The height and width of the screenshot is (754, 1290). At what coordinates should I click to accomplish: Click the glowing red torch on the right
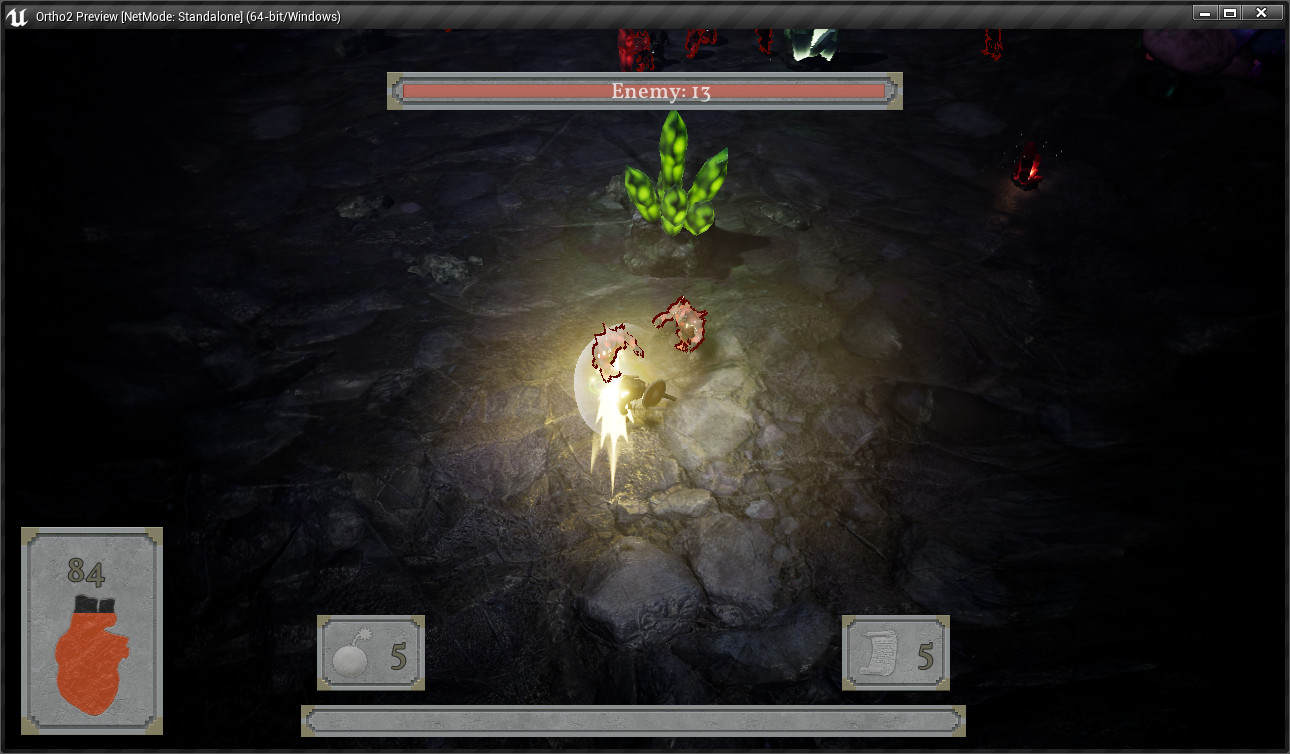pyautogui.click(x=1025, y=165)
